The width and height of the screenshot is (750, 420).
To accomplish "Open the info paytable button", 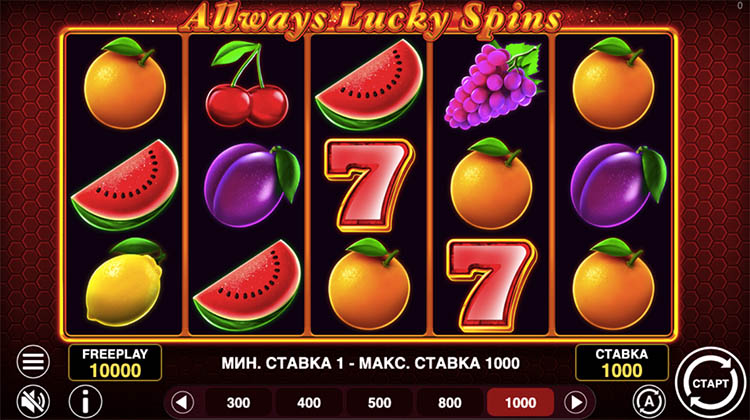I will tap(77, 401).
